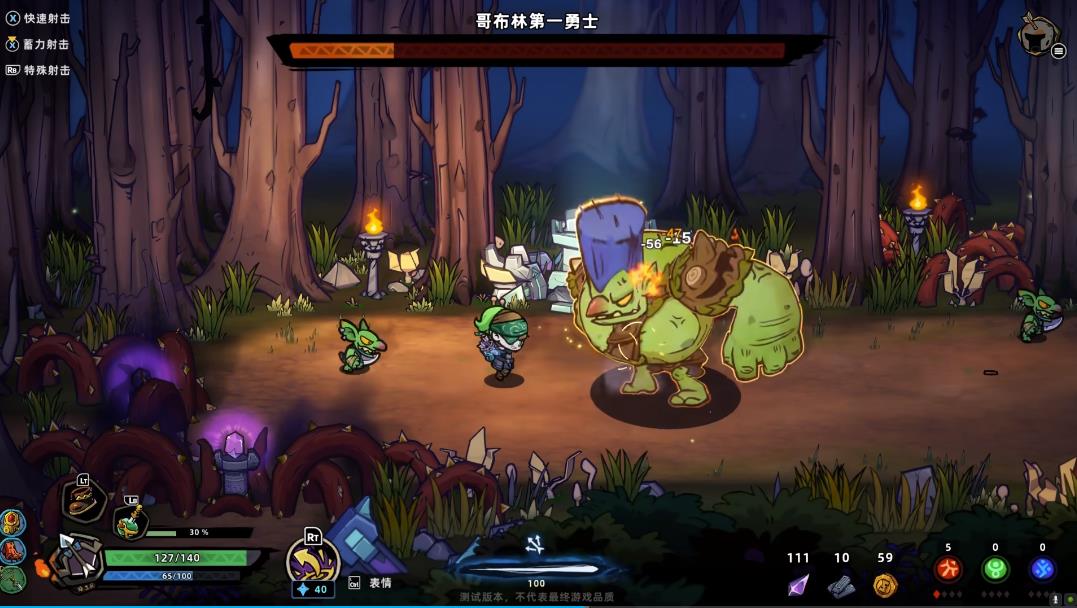
Task: Use the burger food item slot
Action: 83,502
